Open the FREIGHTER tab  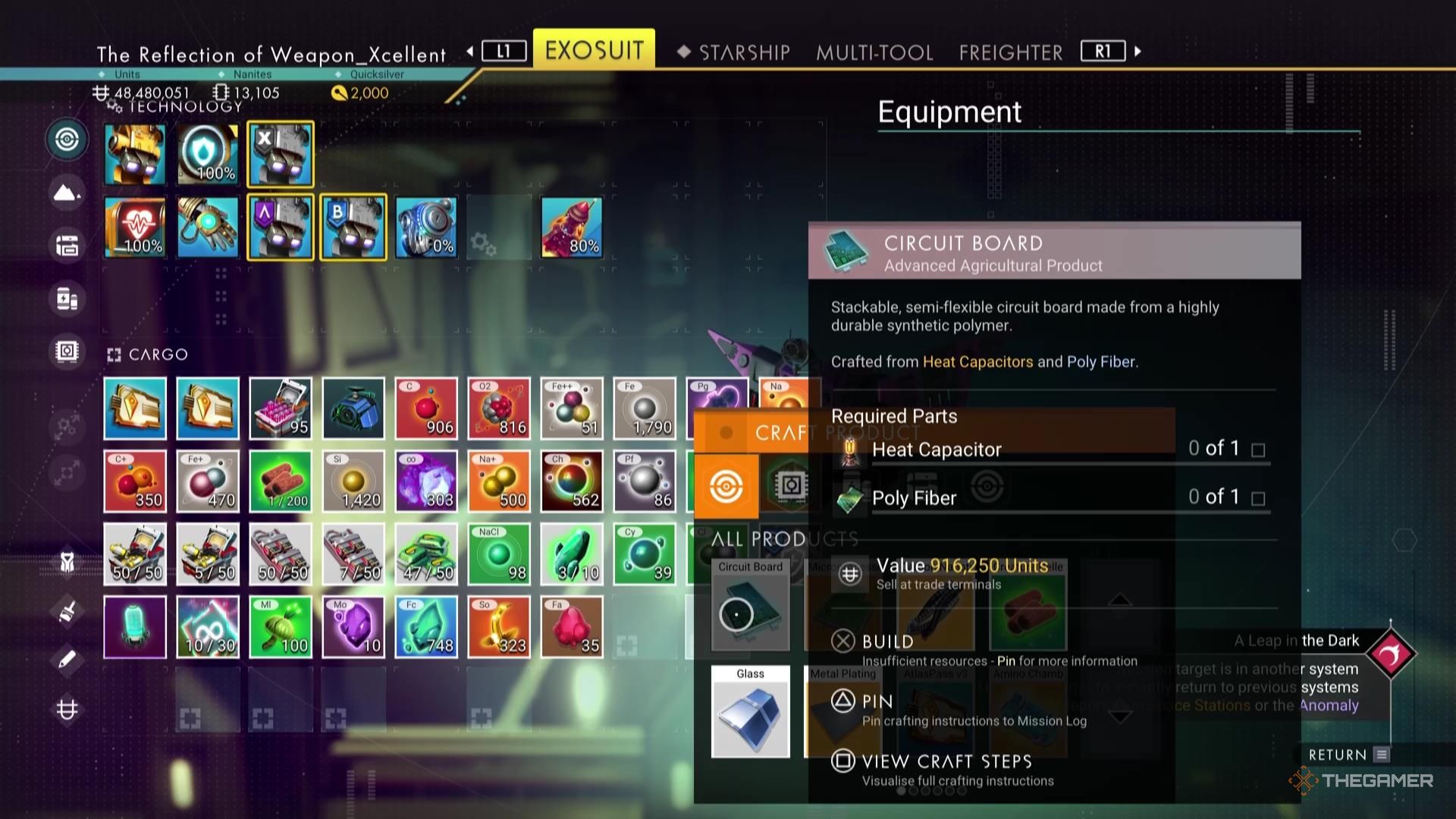point(1009,52)
